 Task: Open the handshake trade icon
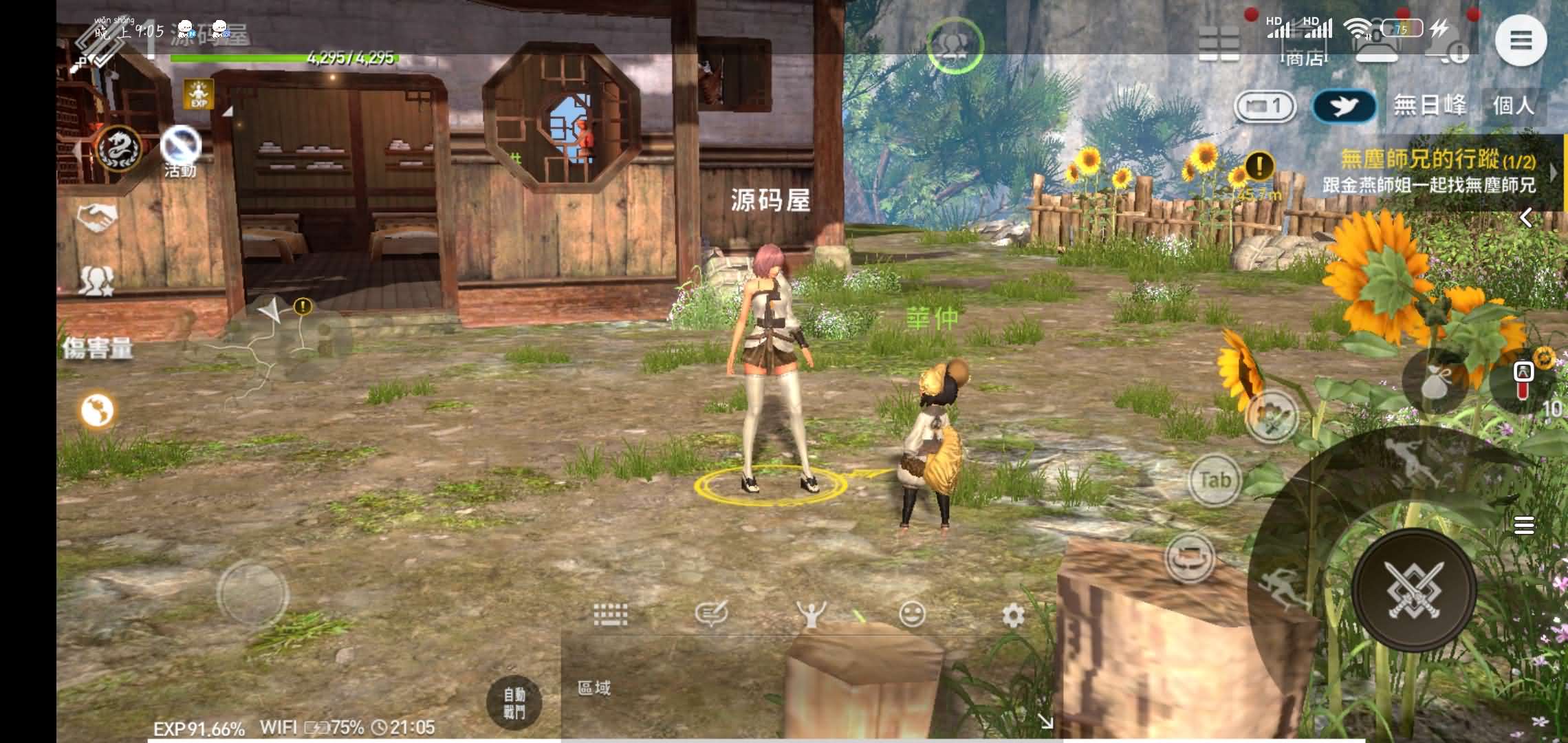96,219
